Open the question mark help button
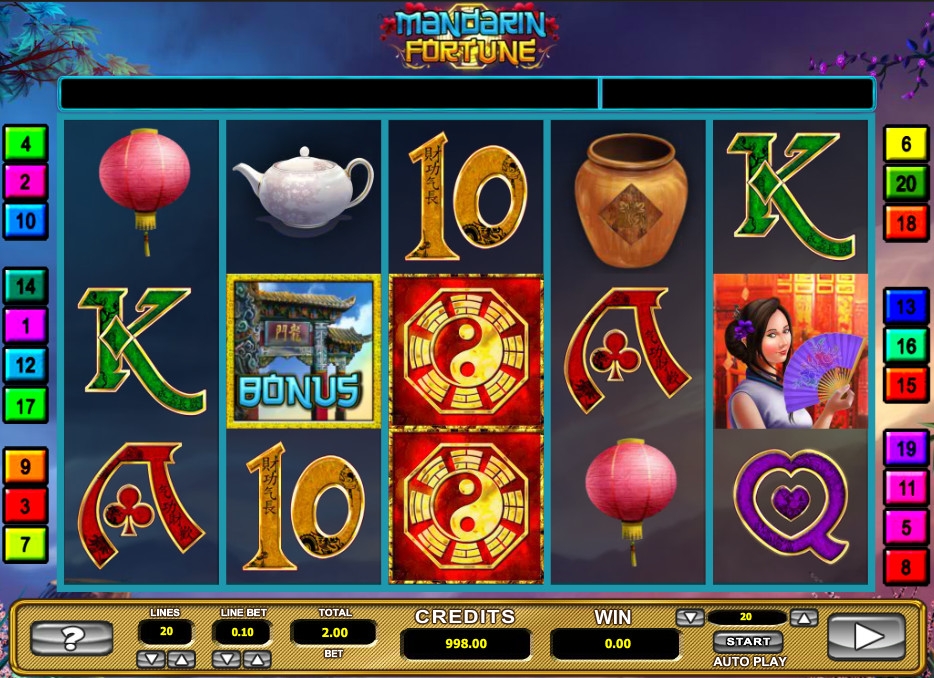 pyautogui.click(x=71, y=637)
